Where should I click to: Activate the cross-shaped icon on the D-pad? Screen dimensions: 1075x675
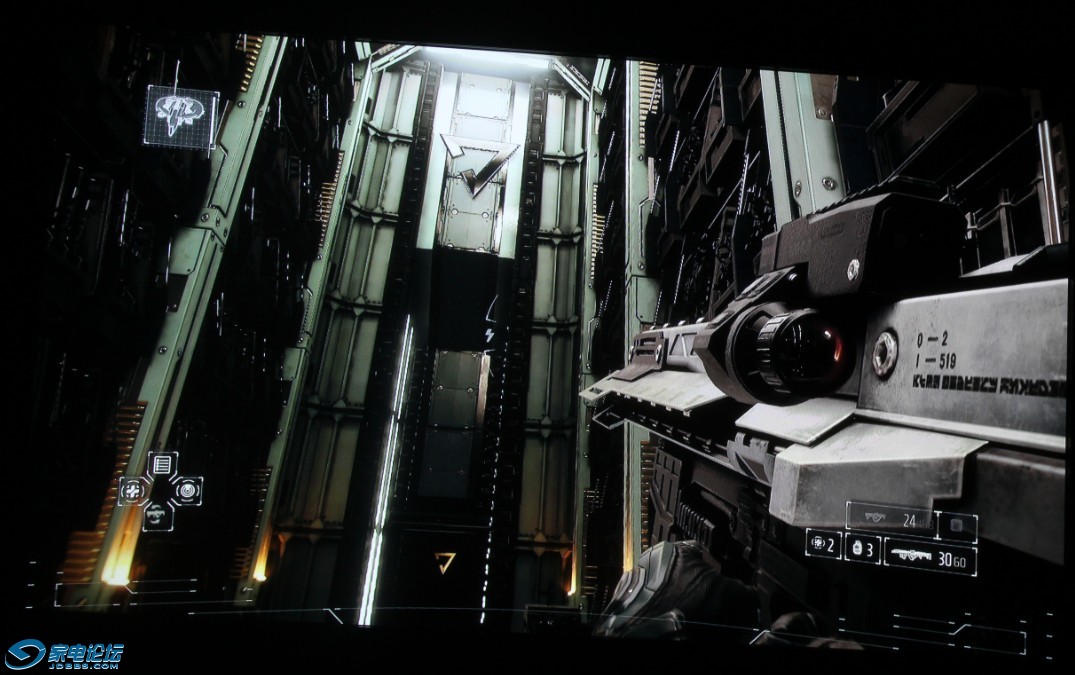133,490
